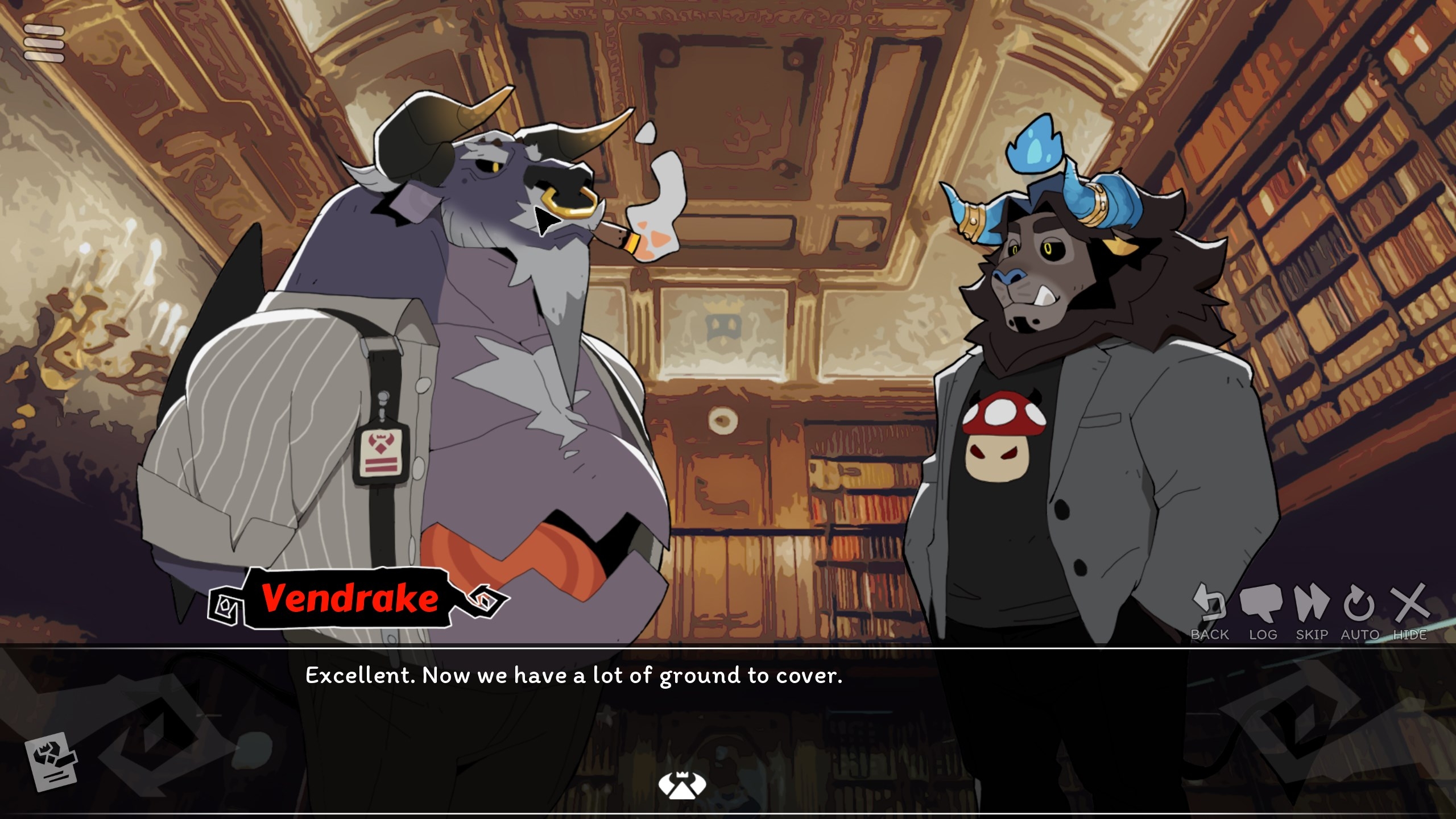Activate SKIP to fast-forward dialogue
The width and height of the screenshot is (1456, 819).
[x=1312, y=611]
